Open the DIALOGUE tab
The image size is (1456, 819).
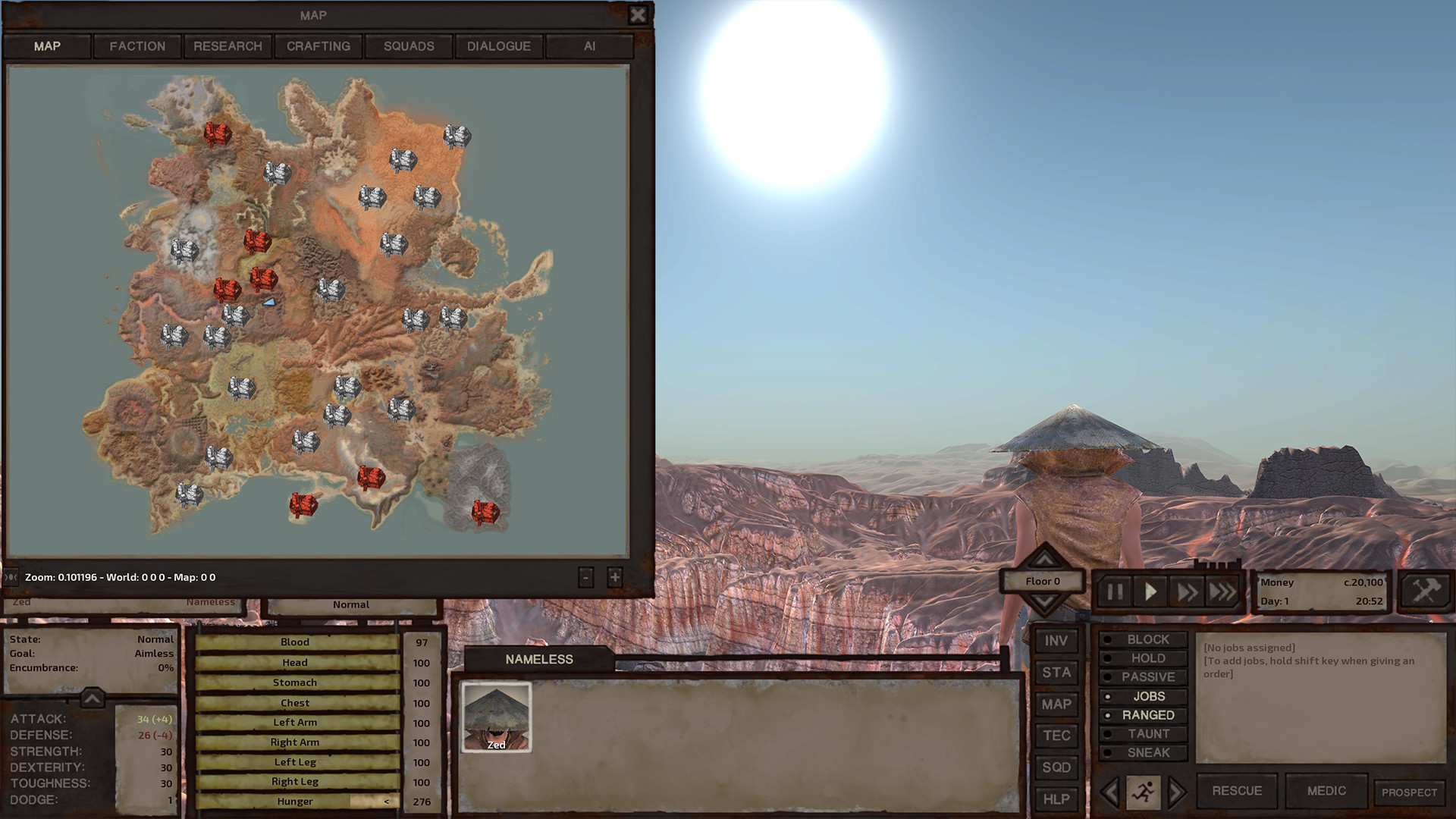498,46
